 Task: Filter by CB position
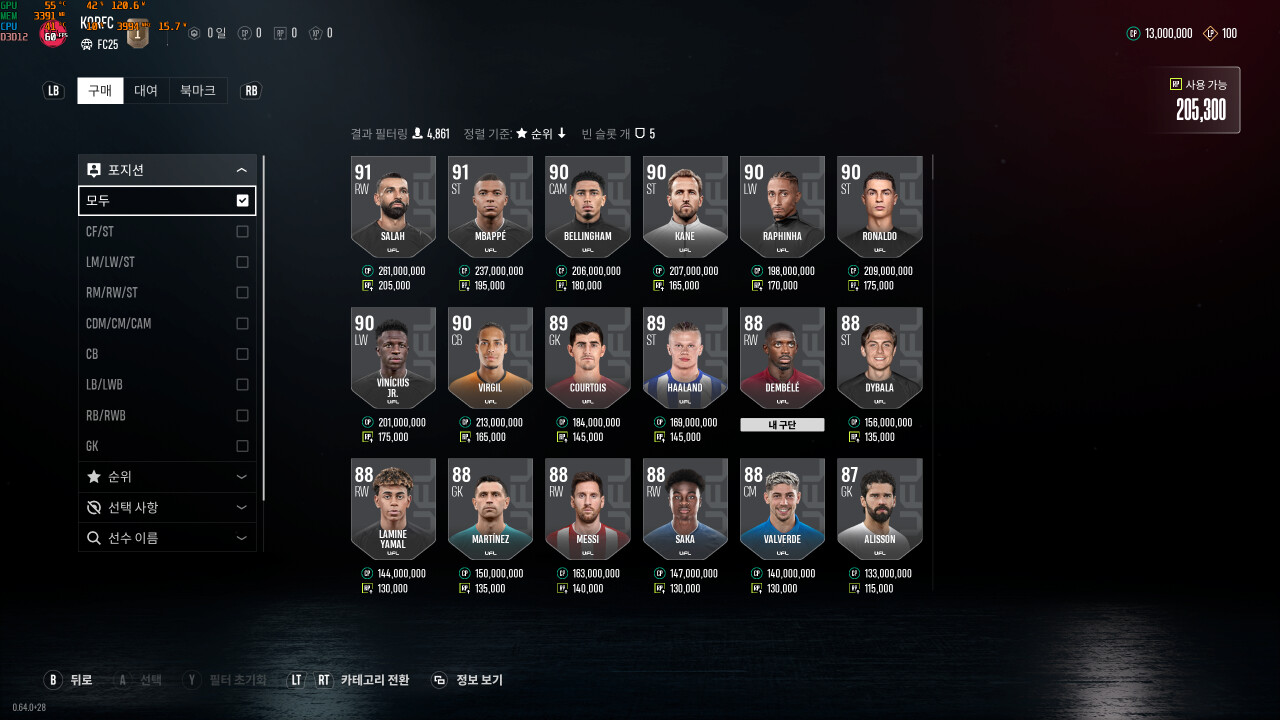tap(242, 354)
